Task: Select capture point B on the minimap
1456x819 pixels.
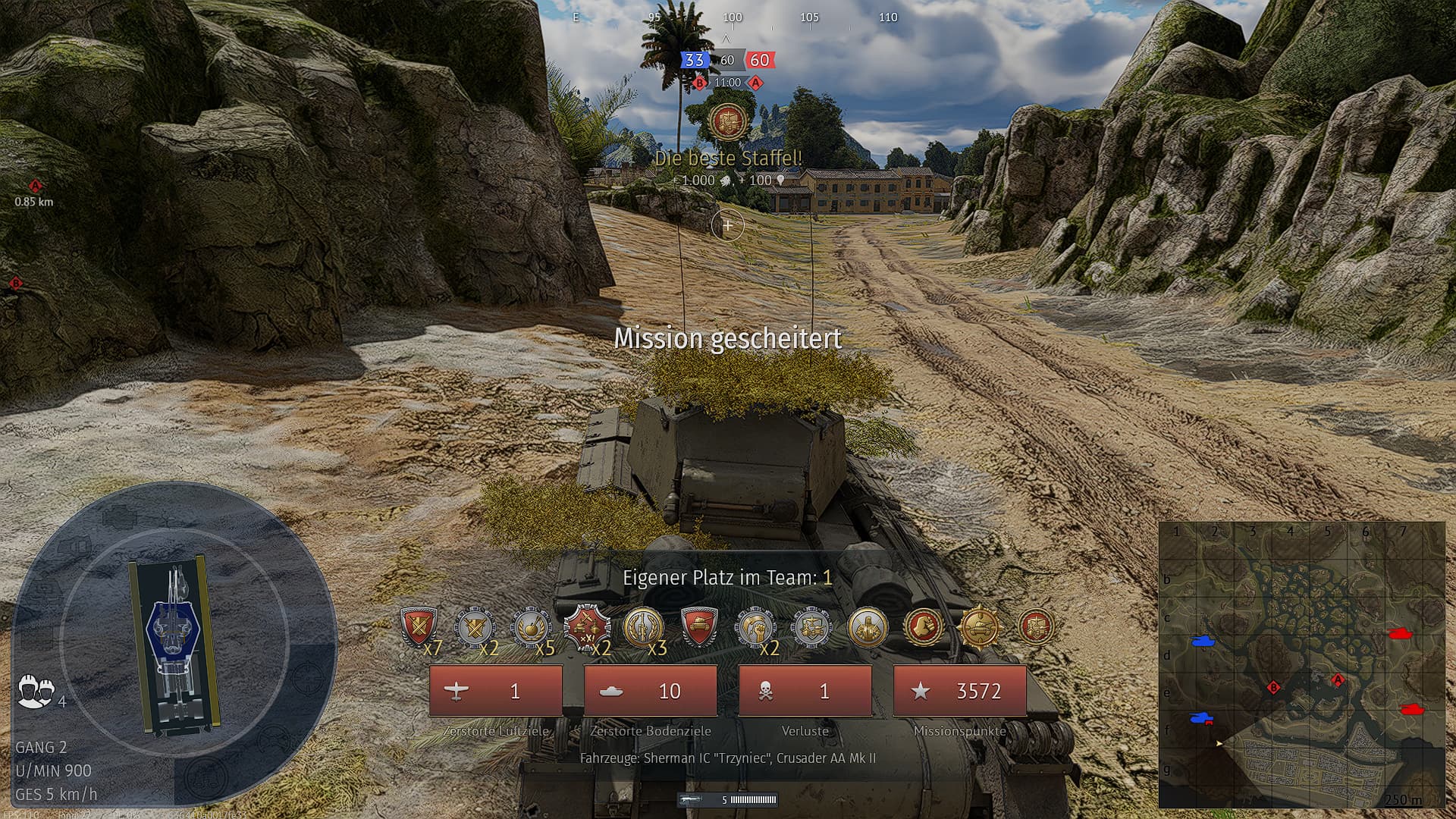Action: pyautogui.click(x=1274, y=688)
